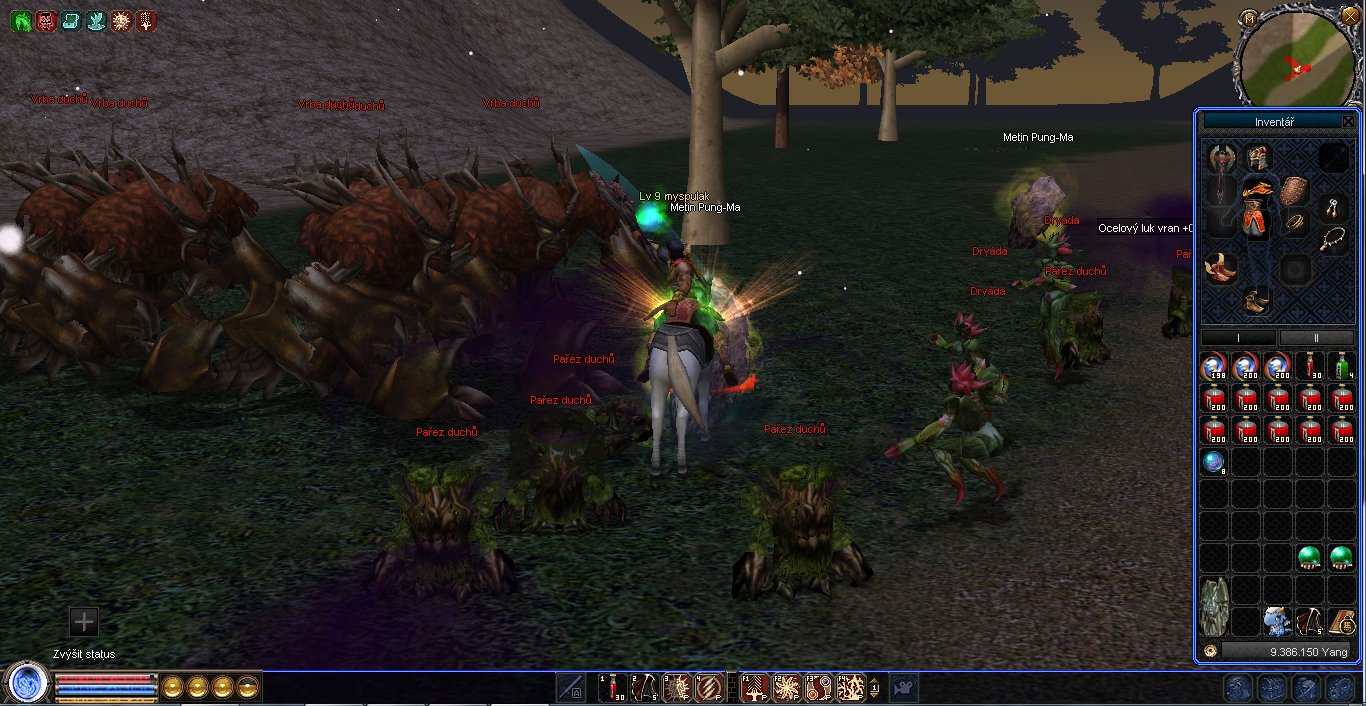Close the Inventář window
The width and height of the screenshot is (1366, 706).
click(1348, 122)
